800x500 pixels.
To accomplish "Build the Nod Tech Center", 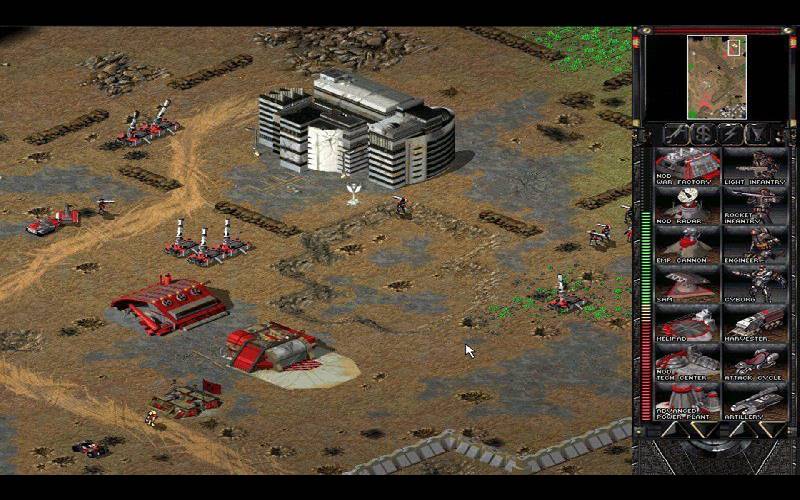I will [686, 362].
